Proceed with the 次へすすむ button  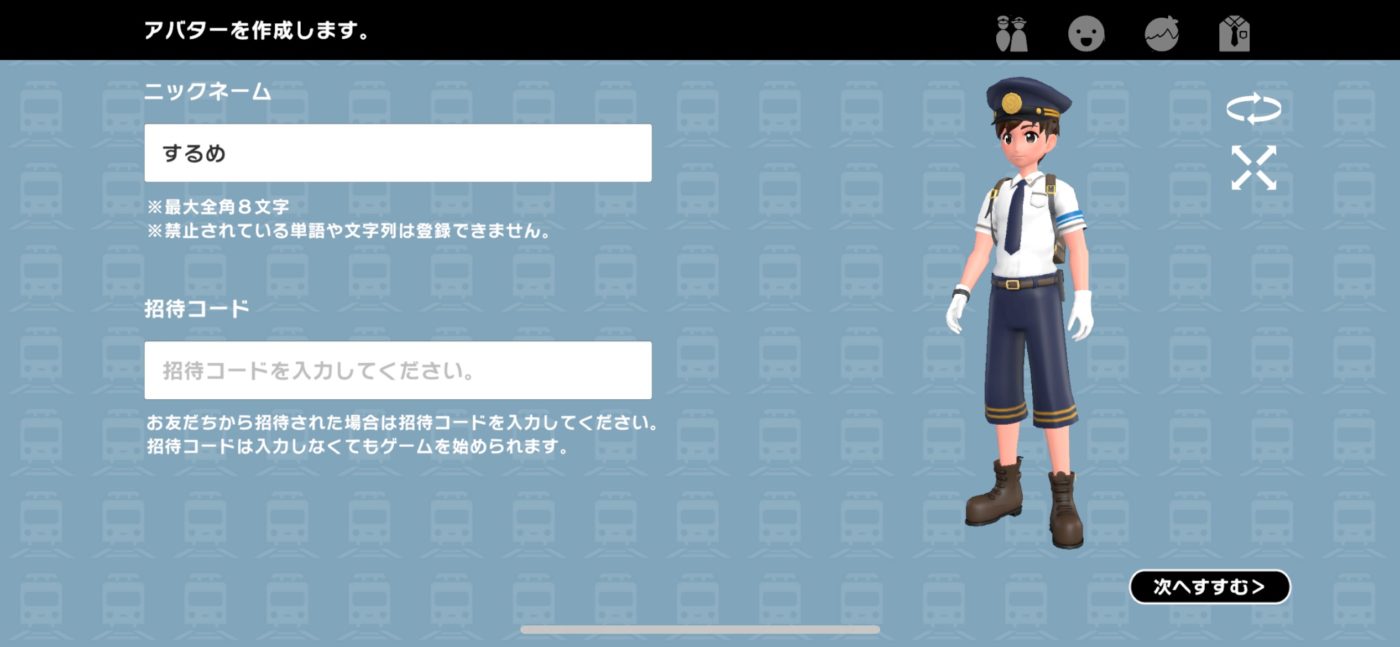(1209, 587)
